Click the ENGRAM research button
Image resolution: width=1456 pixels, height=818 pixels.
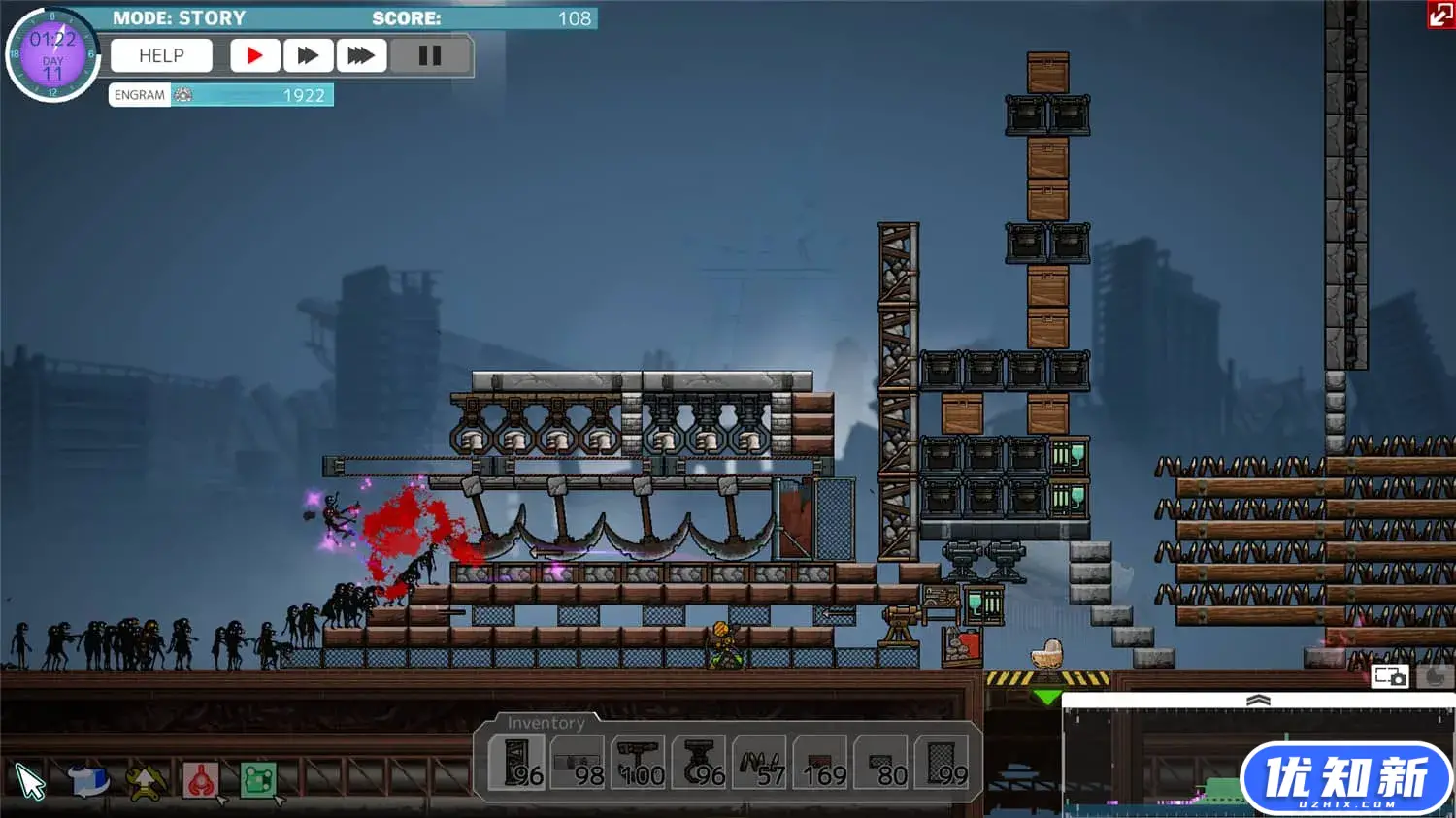140,95
